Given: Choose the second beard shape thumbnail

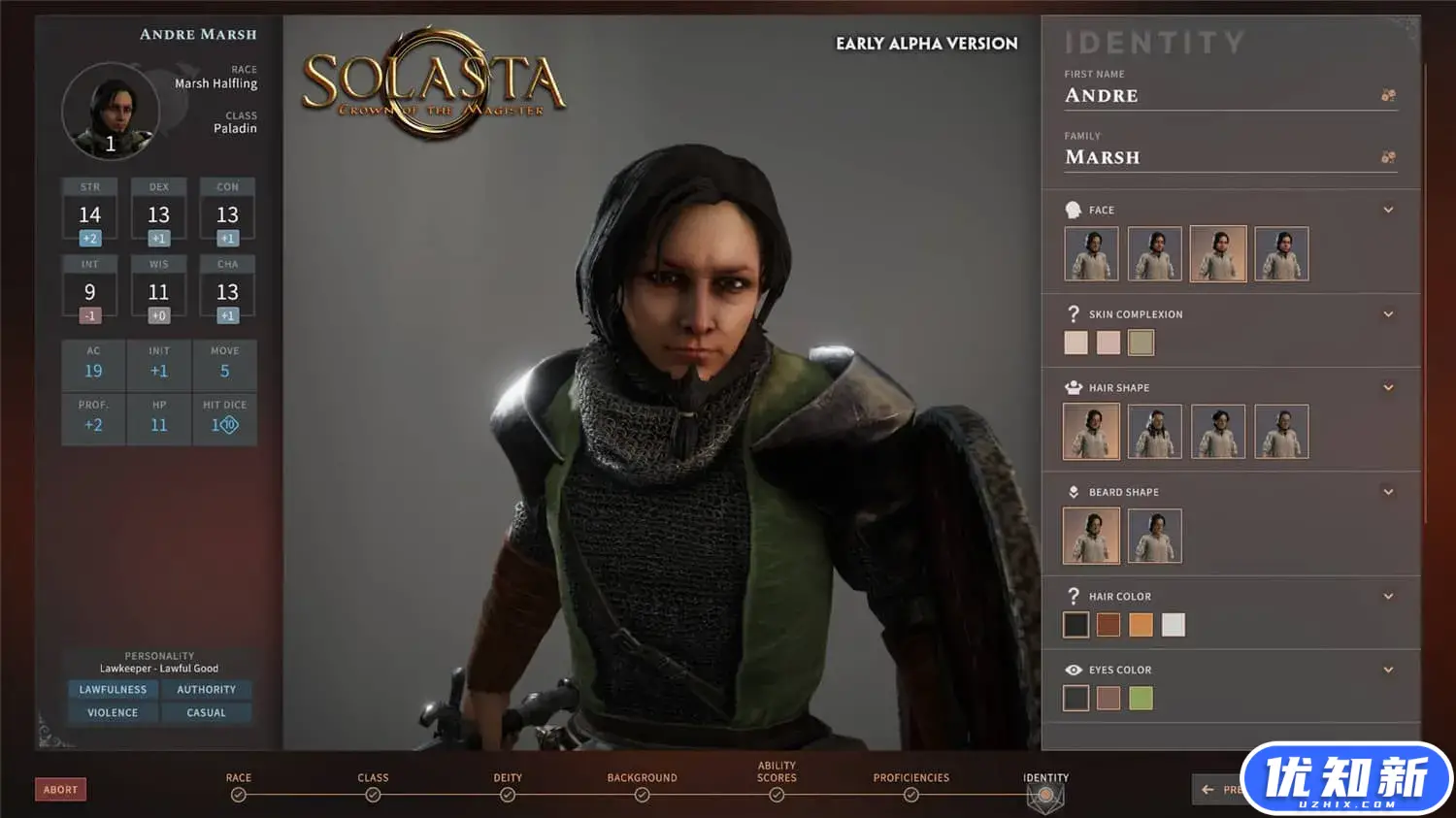Looking at the screenshot, I should tap(1155, 536).
